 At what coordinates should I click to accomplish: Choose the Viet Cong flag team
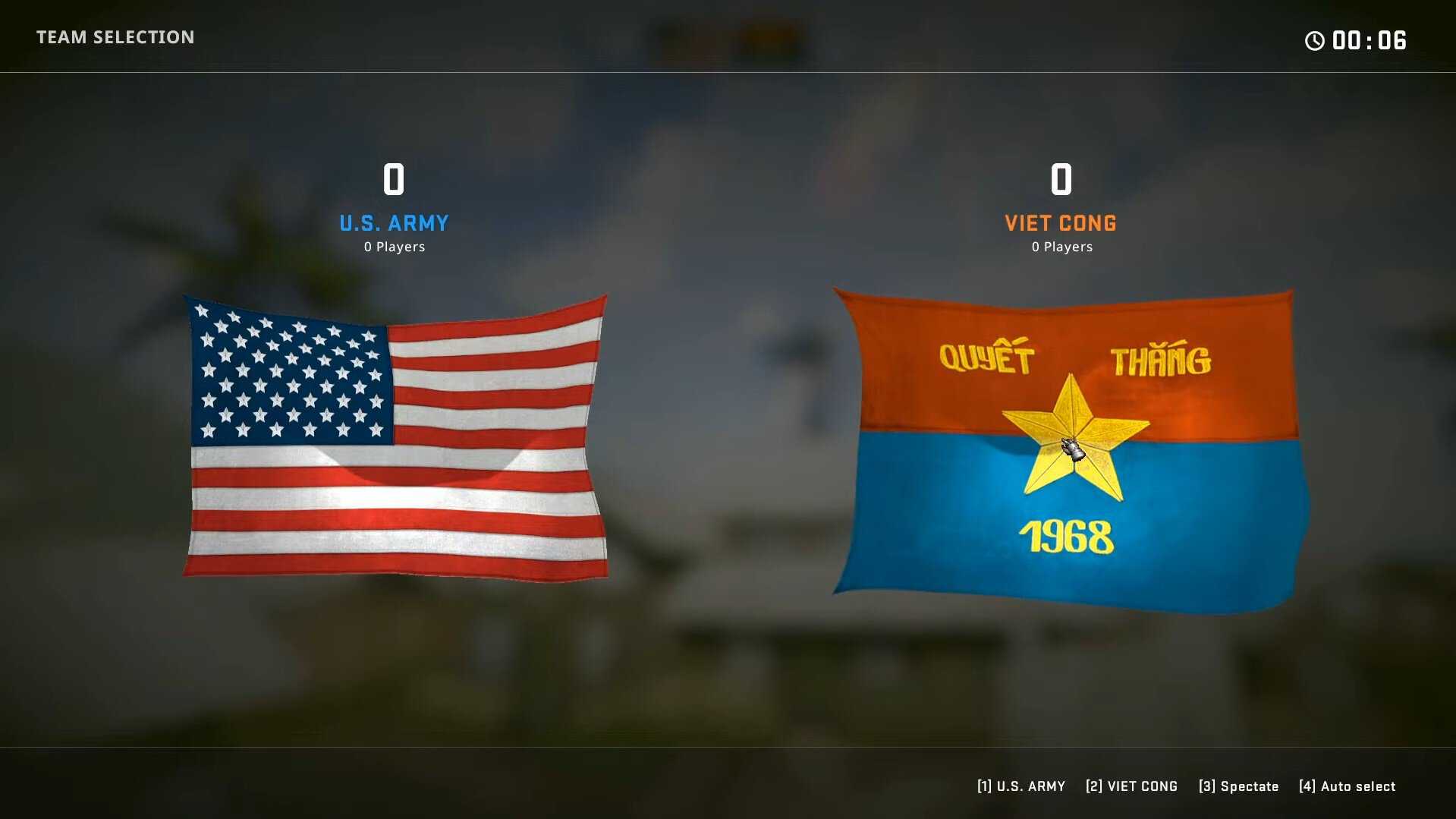[1068, 451]
